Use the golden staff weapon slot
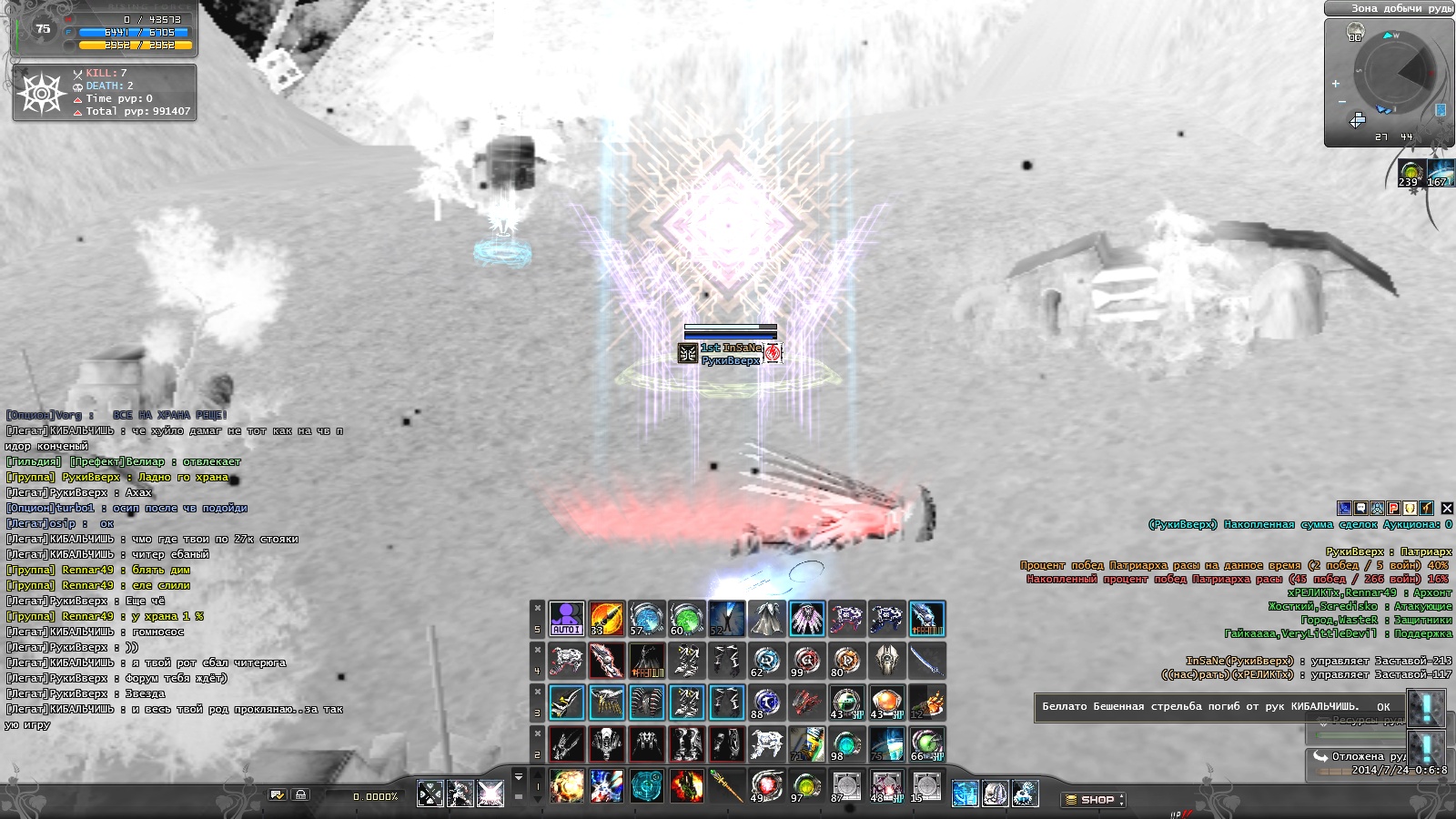1456x819 pixels. 726,786
